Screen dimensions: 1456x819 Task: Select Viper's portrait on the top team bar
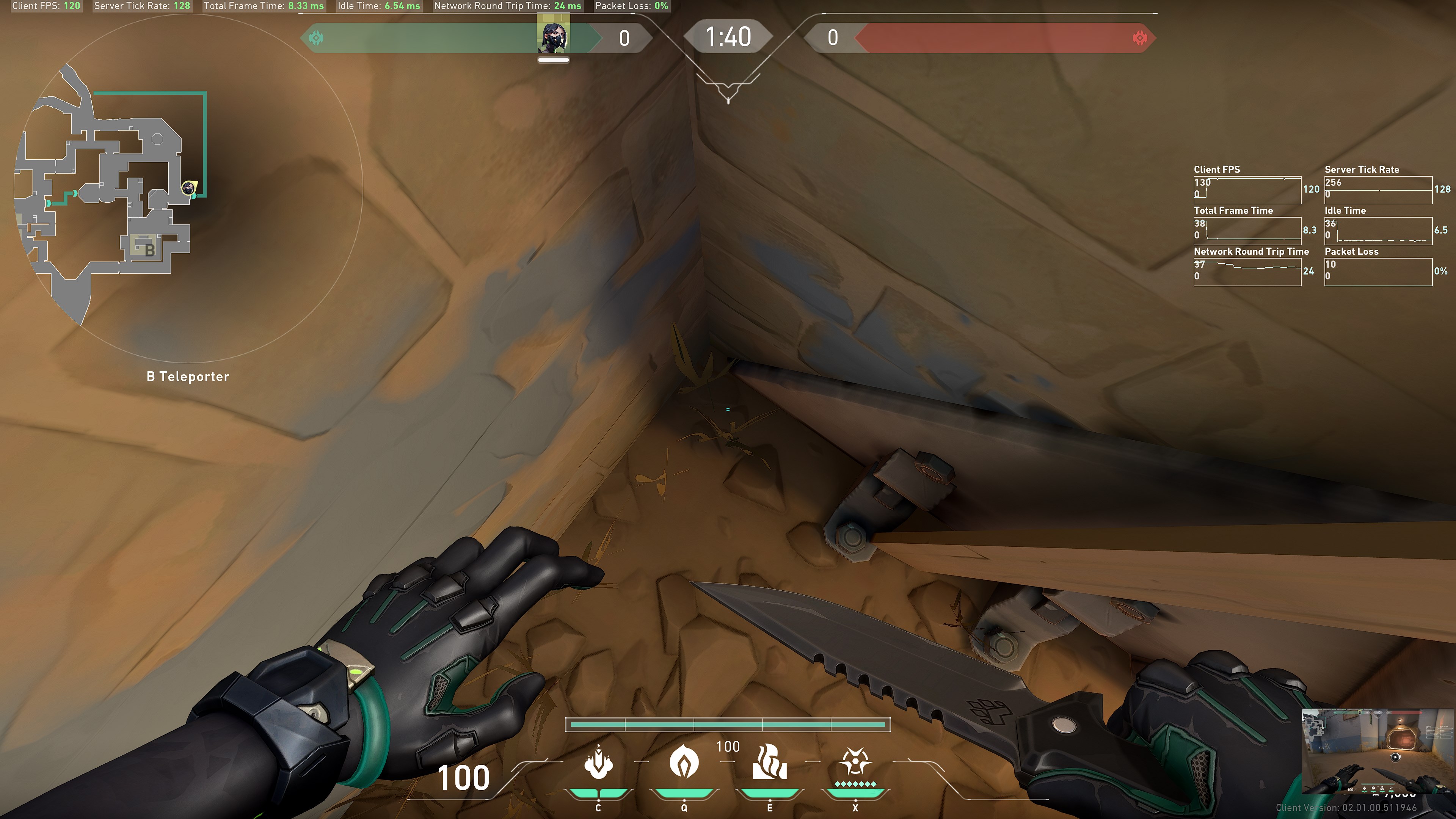click(553, 37)
